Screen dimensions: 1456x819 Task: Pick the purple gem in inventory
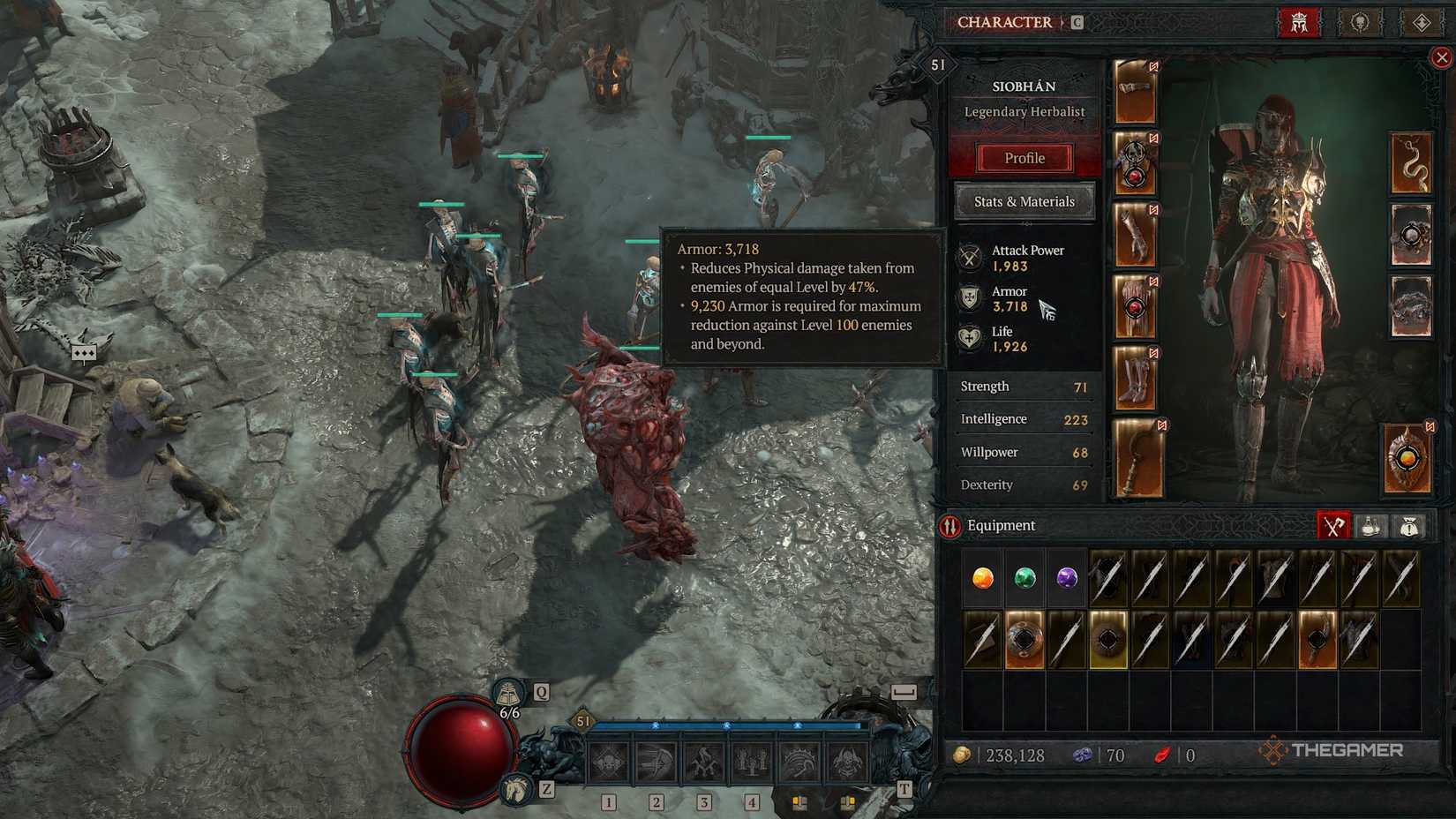(x=1067, y=578)
